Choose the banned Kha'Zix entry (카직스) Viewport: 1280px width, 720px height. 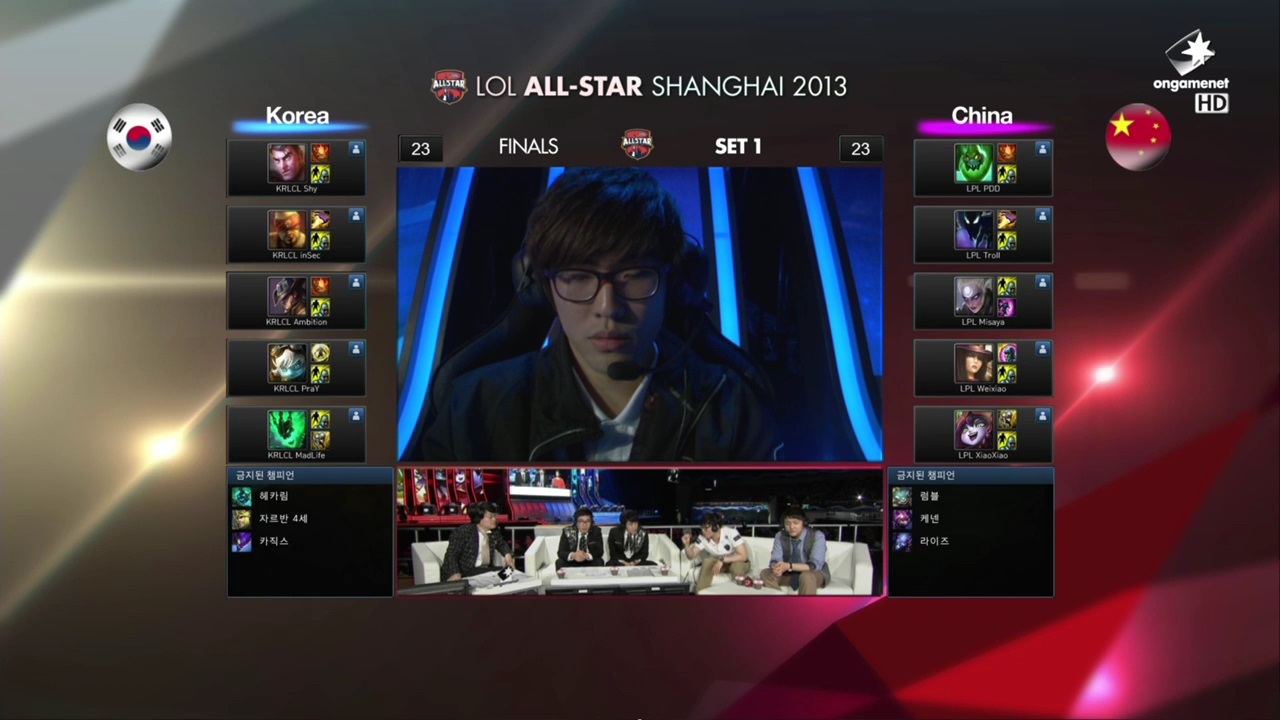pos(273,541)
